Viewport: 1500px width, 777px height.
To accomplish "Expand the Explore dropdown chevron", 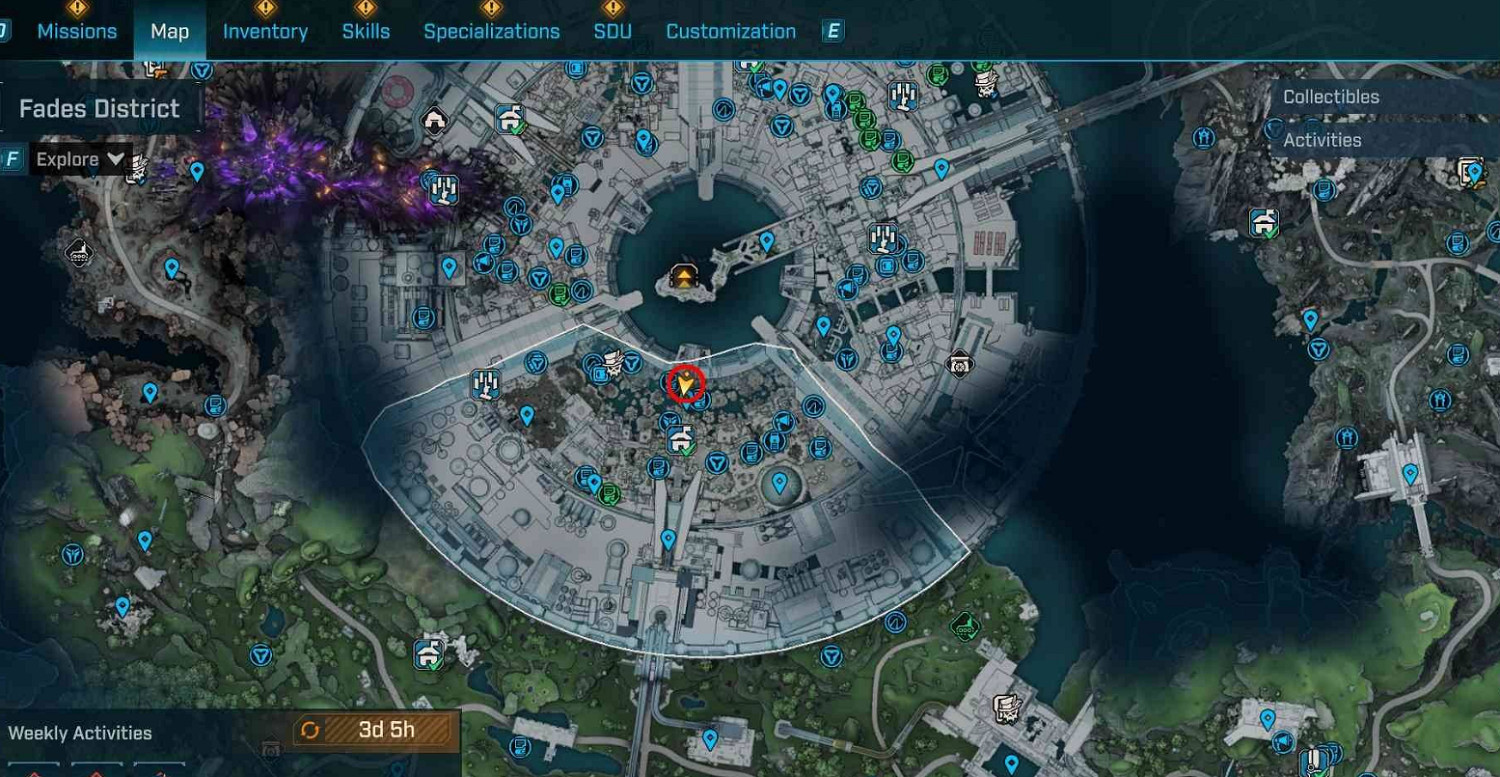I will point(116,159).
